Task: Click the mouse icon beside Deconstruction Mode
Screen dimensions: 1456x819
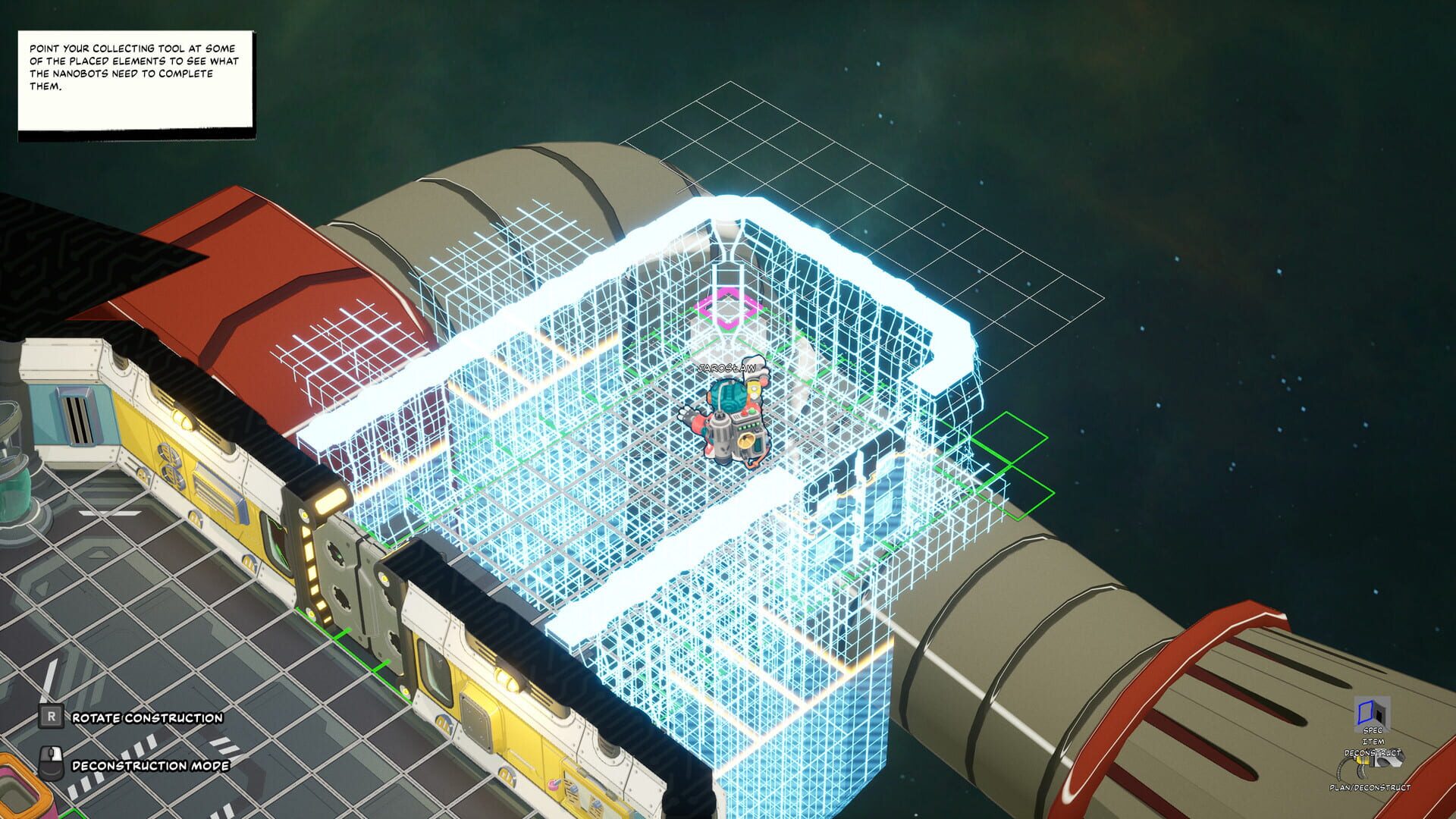Action: coord(50,763)
